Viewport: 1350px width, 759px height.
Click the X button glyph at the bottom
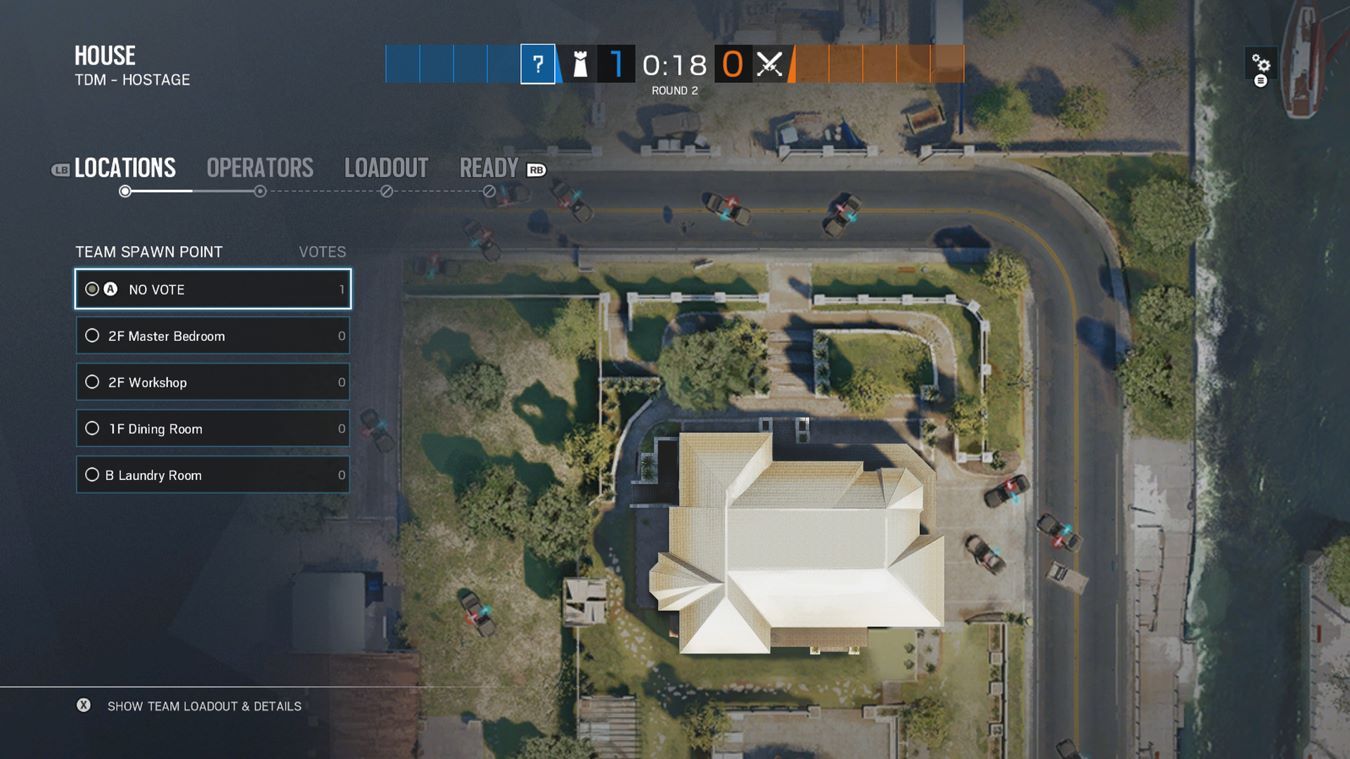[83, 704]
